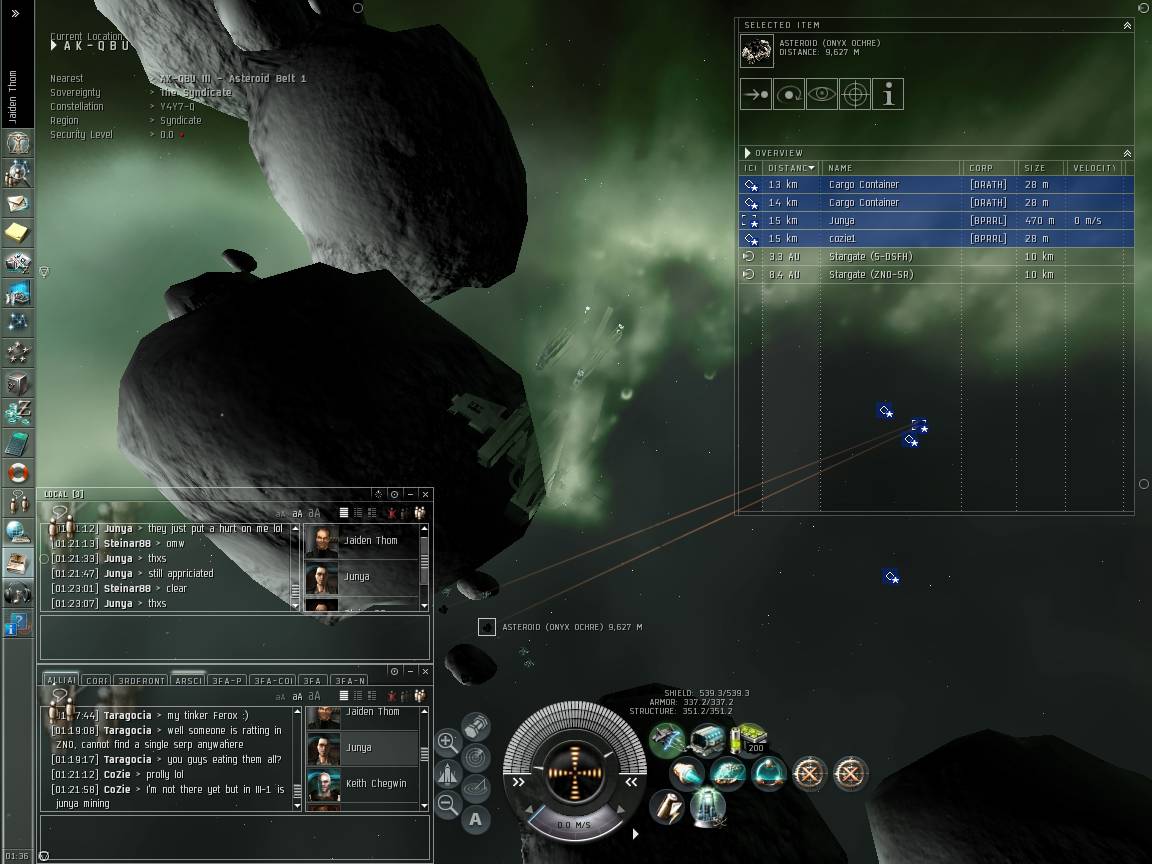Select Stargate (ZN0-SR) in the overview
The height and width of the screenshot is (864, 1152).
tap(870, 274)
